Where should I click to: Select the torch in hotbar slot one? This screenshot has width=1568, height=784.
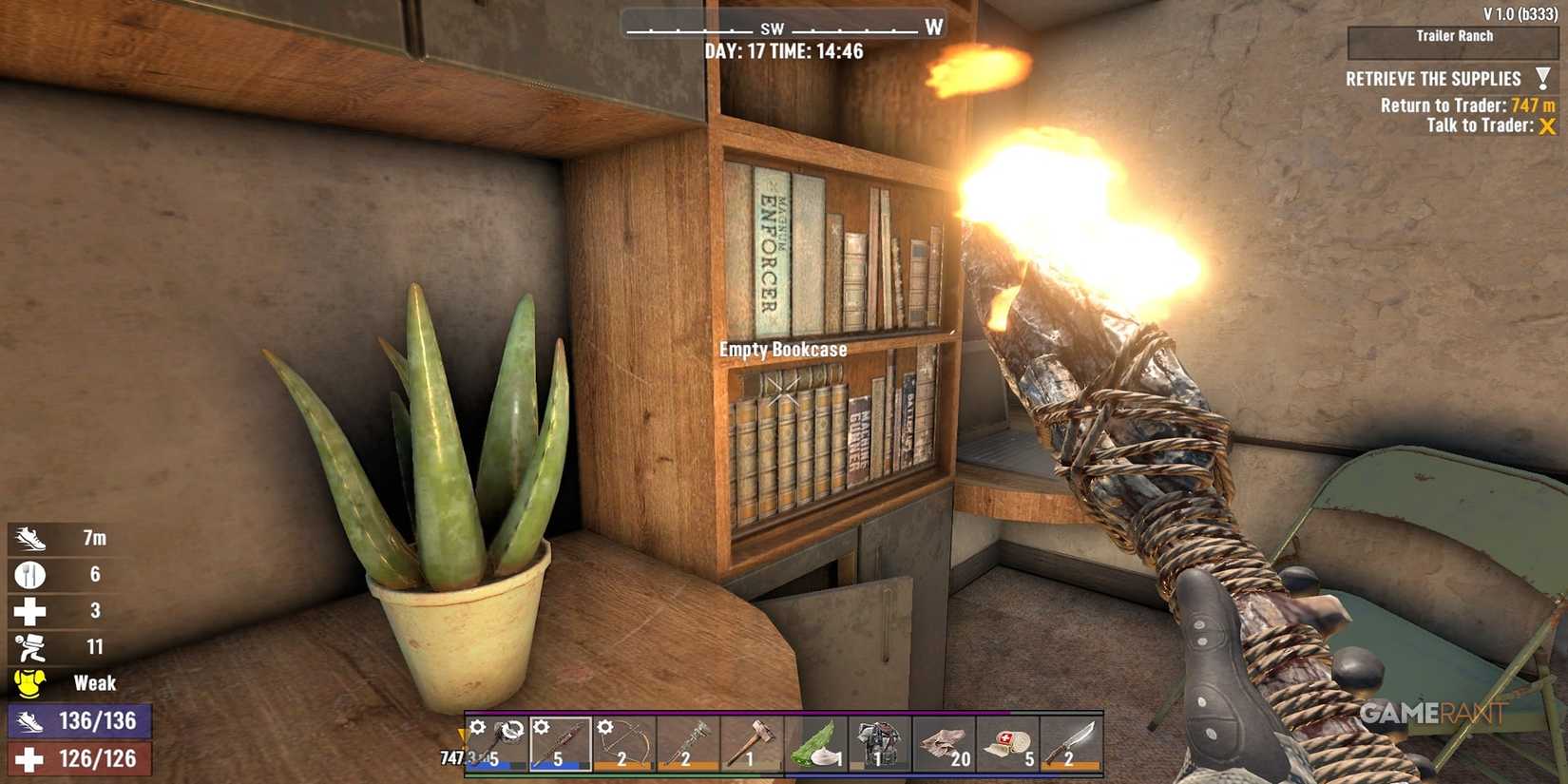tap(494, 746)
